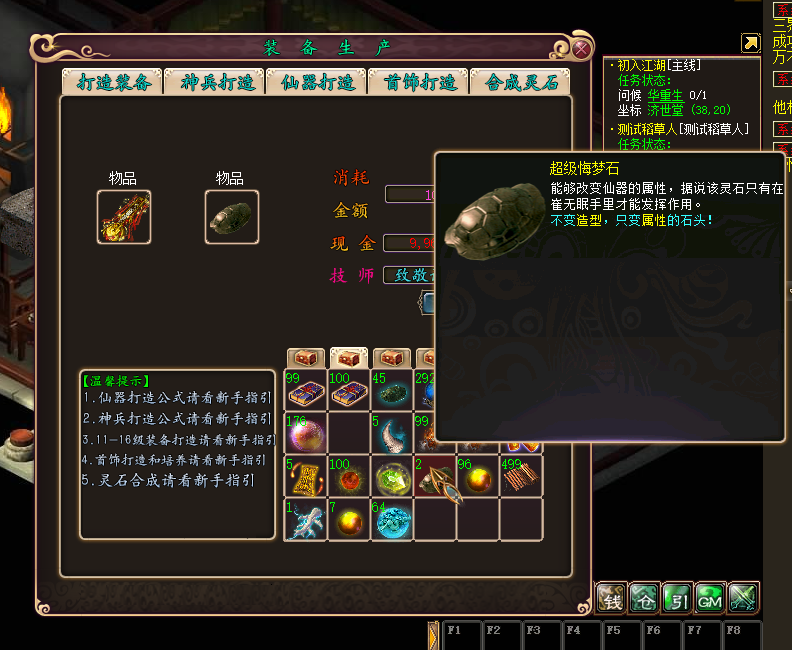Open the 仓 warehouse button
The height and width of the screenshot is (650, 792).
(645, 598)
